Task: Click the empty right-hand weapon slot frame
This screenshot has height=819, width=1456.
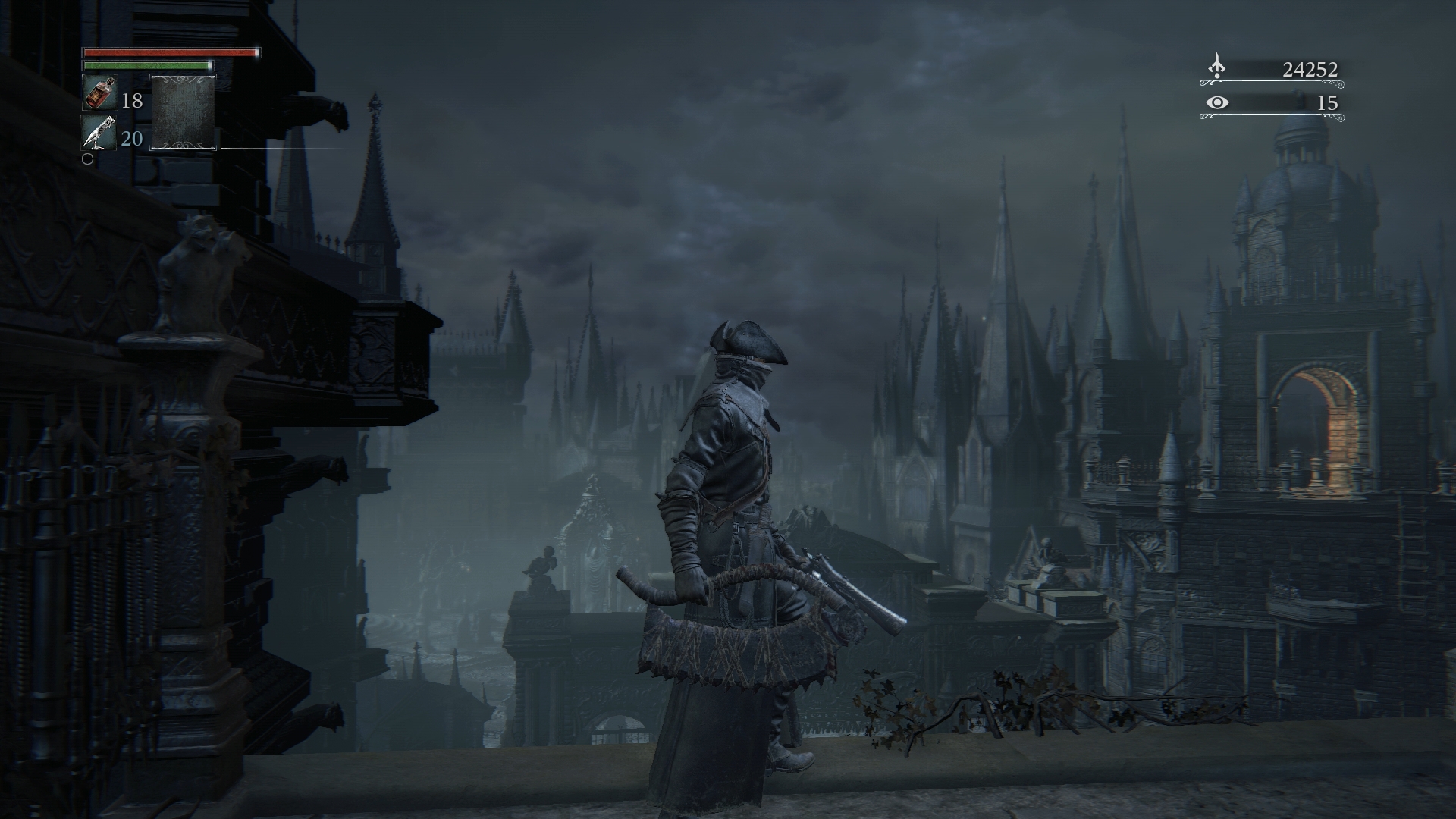Action: 183,113
